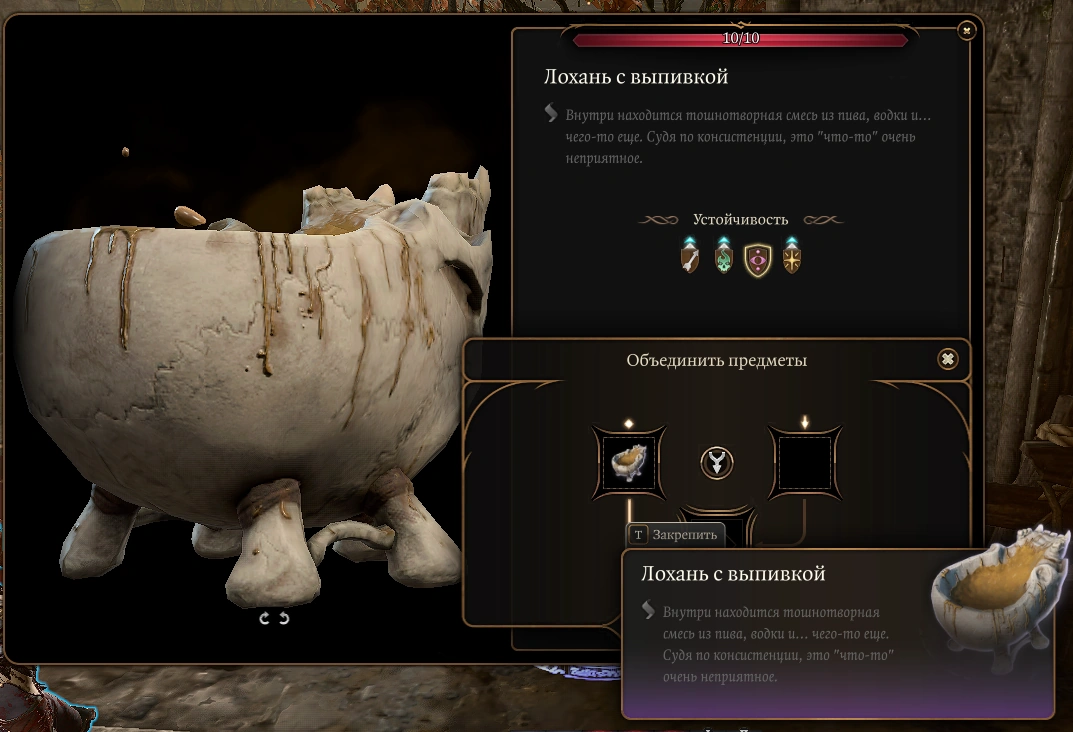Screen dimensions: 1073x732
Task: Inspect the piercing arrow resistance shield
Action: (x=689, y=259)
